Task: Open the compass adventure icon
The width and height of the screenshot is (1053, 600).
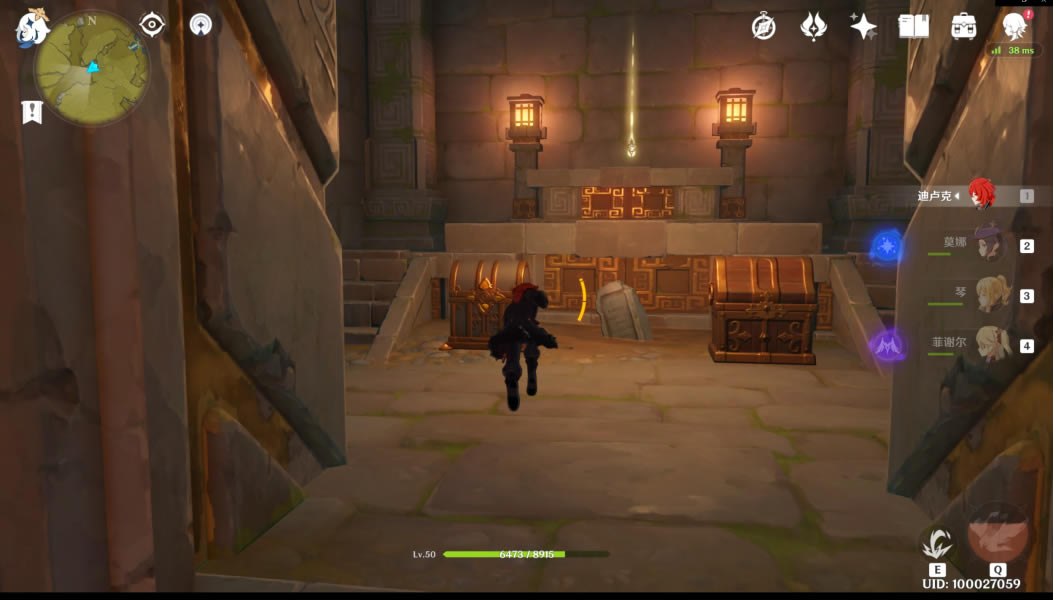Action: 764,27
